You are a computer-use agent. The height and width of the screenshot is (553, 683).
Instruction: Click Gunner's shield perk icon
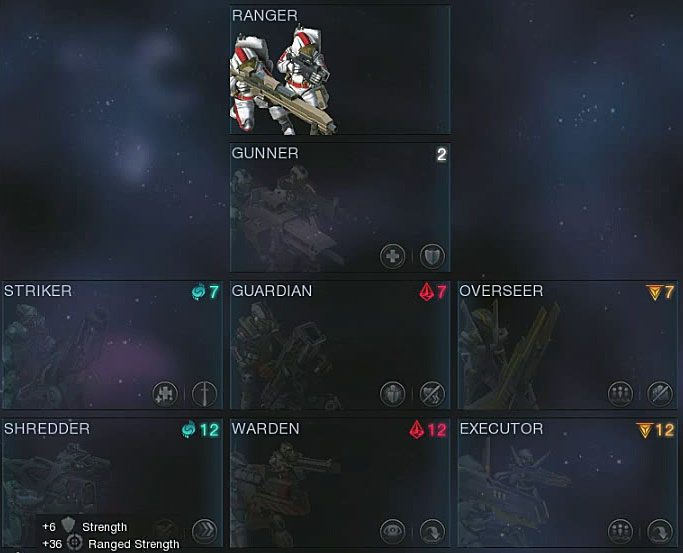click(x=431, y=256)
